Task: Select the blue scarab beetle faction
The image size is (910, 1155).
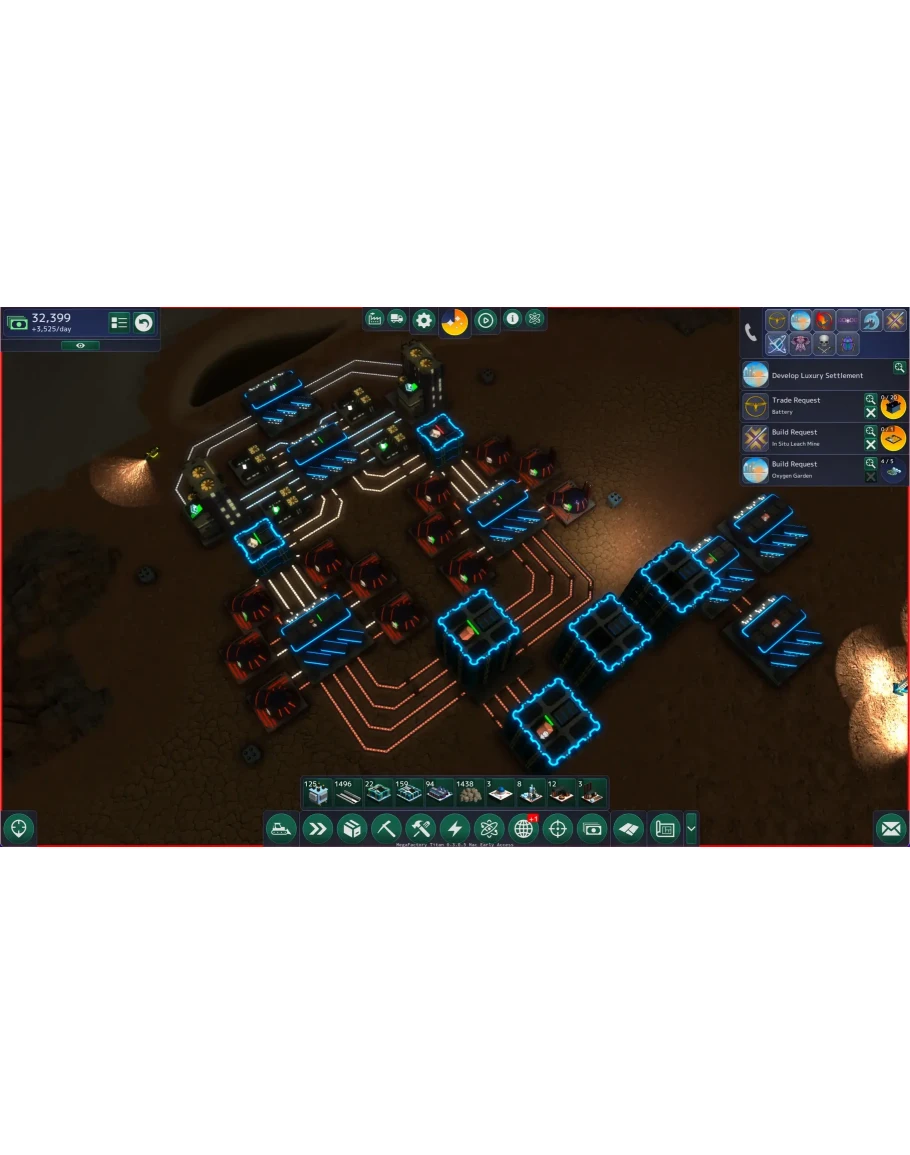Action: (x=847, y=344)
